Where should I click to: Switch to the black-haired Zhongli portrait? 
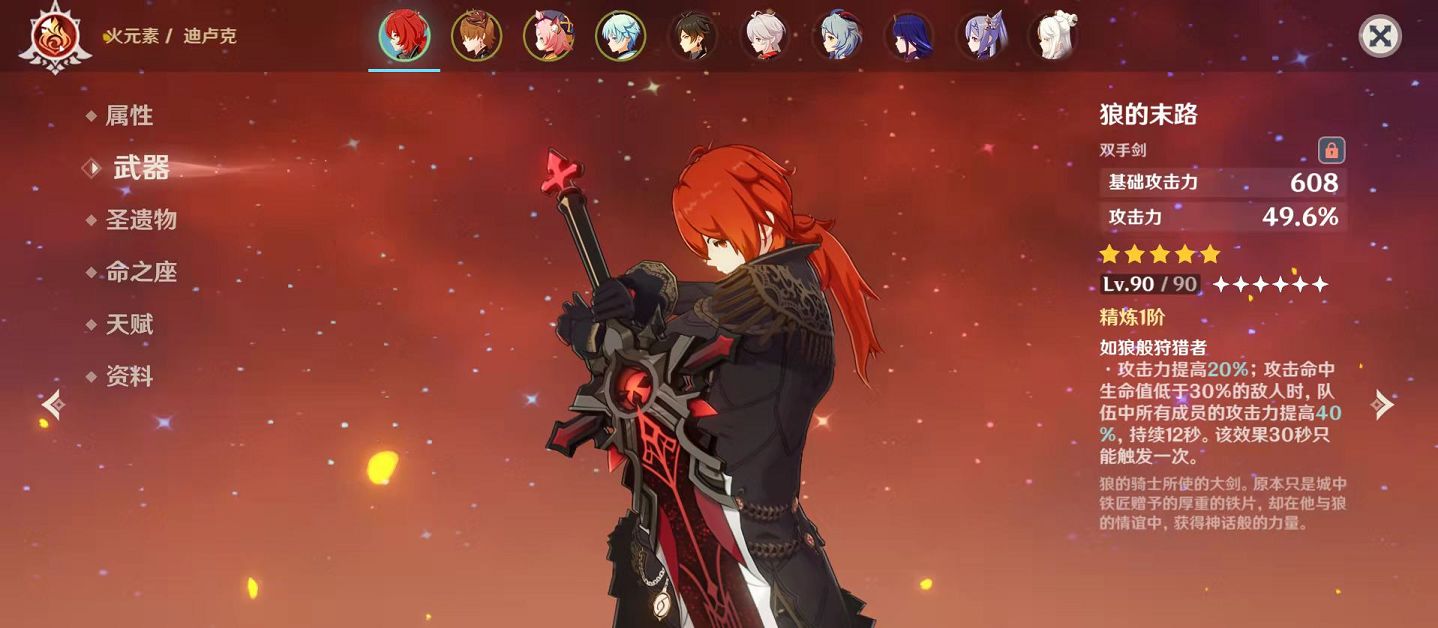pos(693,36)
